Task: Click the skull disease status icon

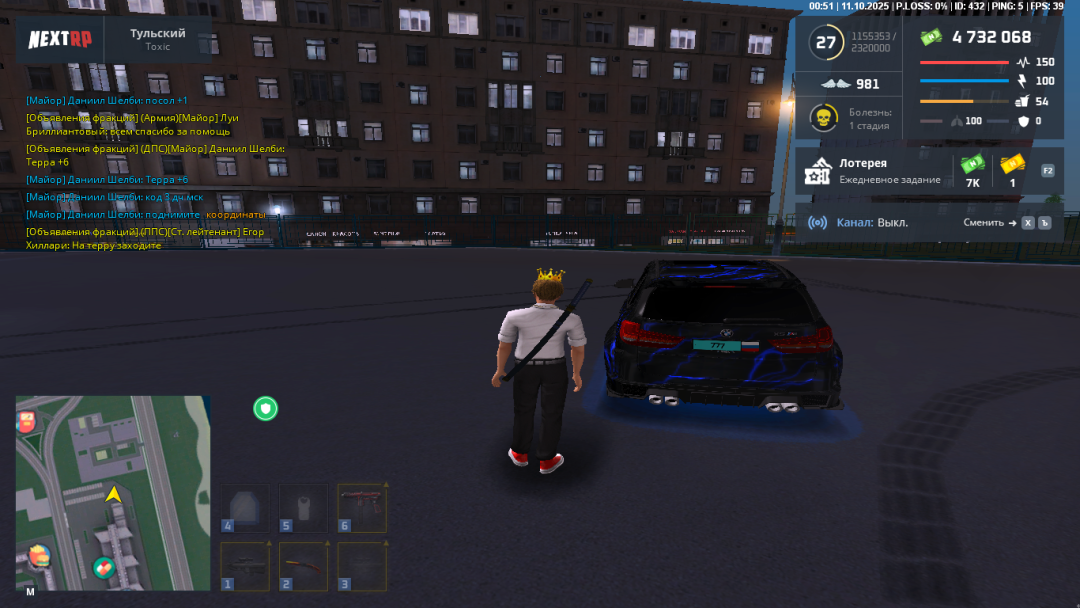Action: click(x=823, y=118)
